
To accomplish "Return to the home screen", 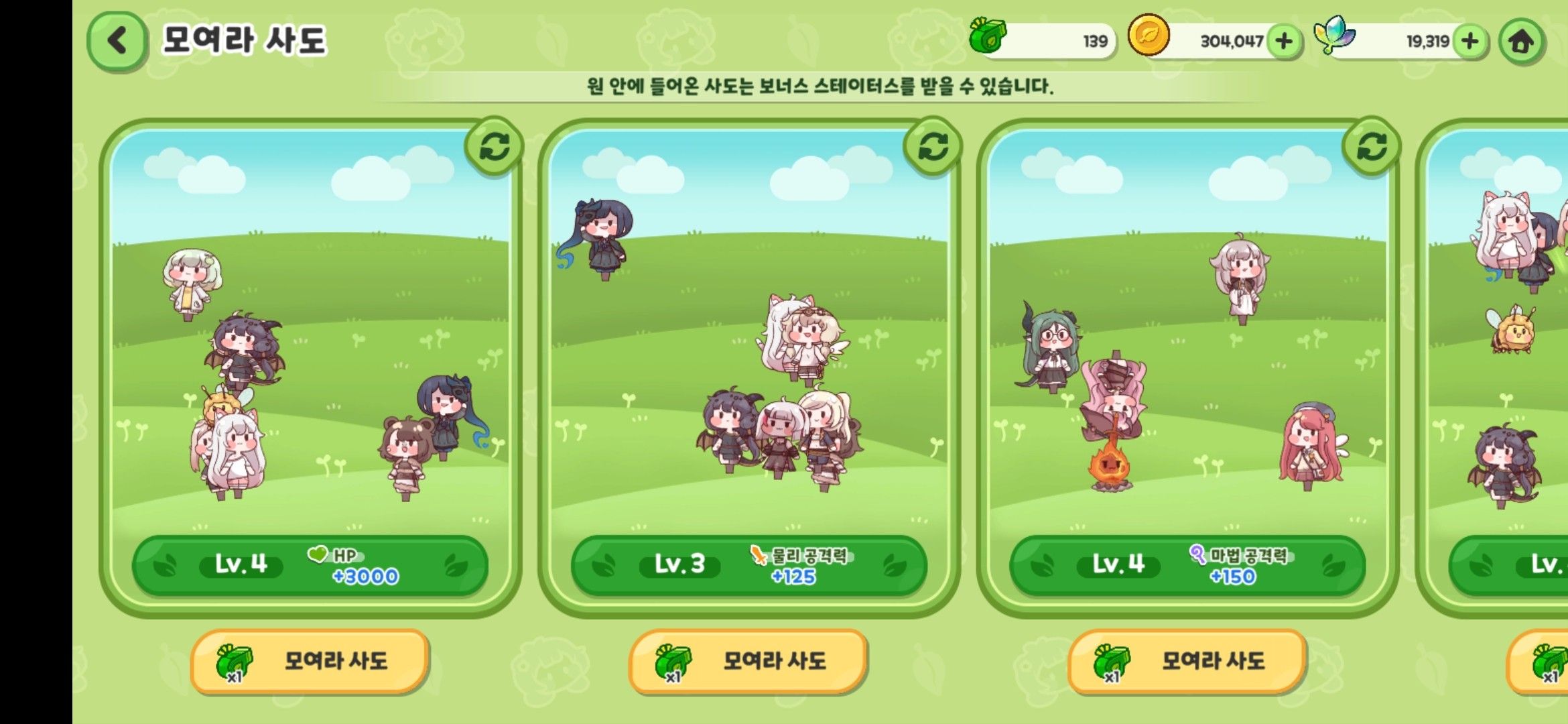I will click(x=1520, y=42).
